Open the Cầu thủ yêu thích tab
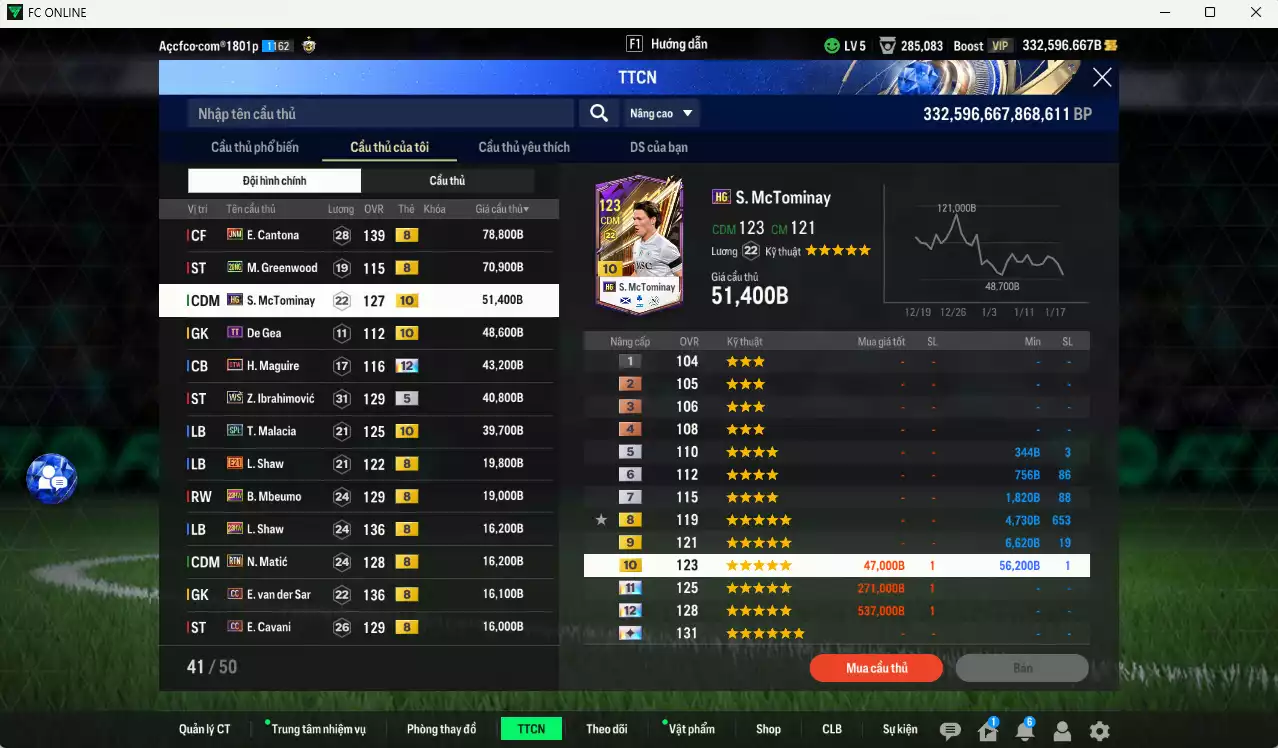Viewport: 1278px width, 748px height. point(523,147)
